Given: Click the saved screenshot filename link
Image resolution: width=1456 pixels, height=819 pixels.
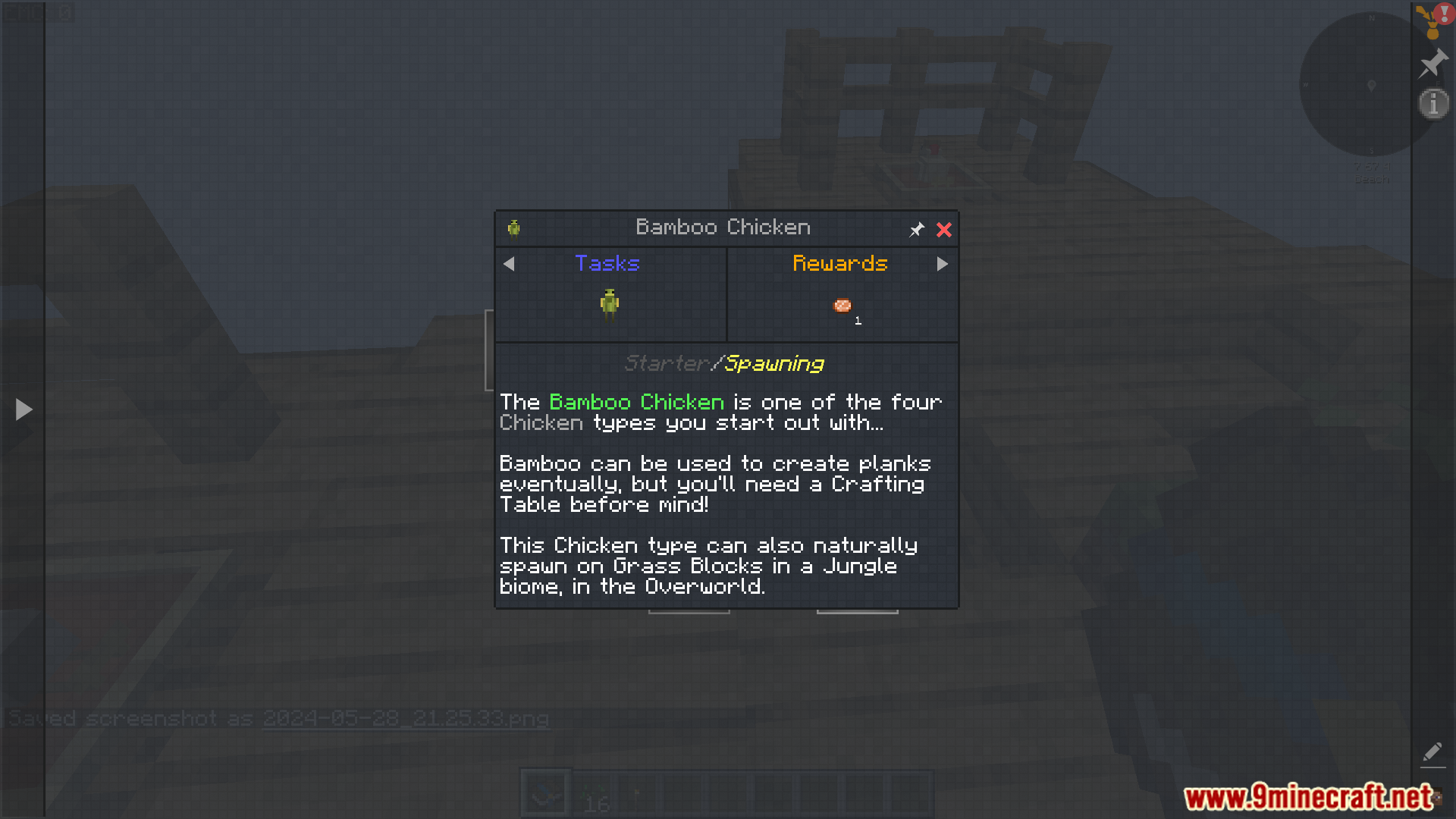Looking at the screenshot, I should coord(405,718).
